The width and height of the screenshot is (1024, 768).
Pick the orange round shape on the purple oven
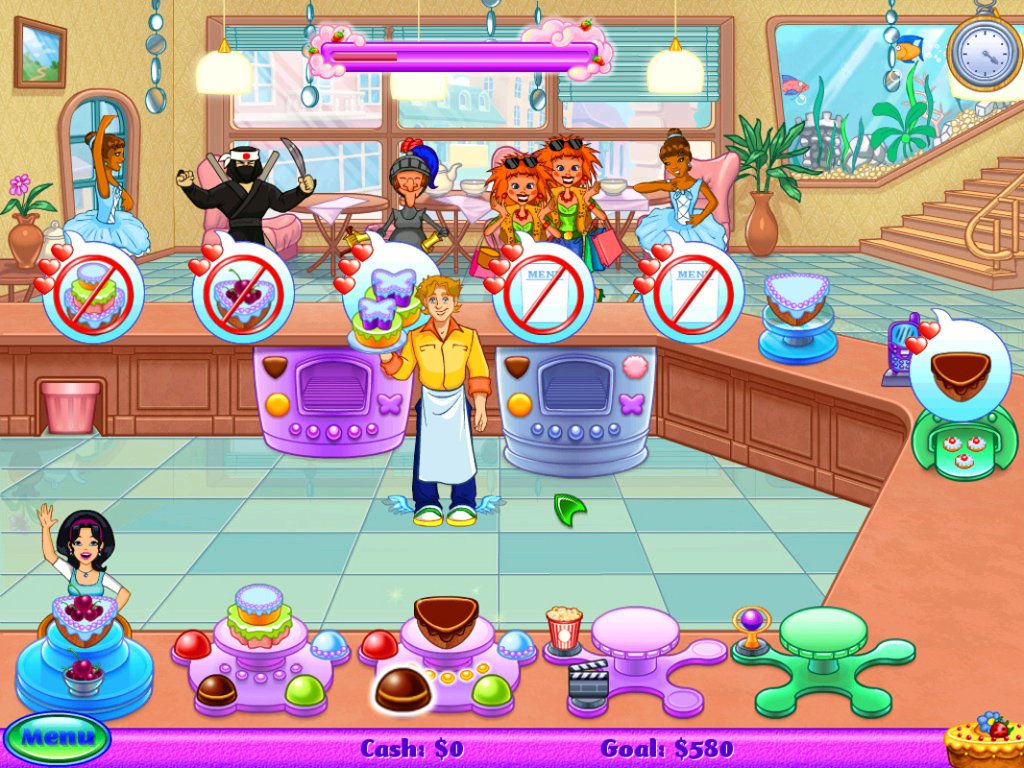click(277, 404)
